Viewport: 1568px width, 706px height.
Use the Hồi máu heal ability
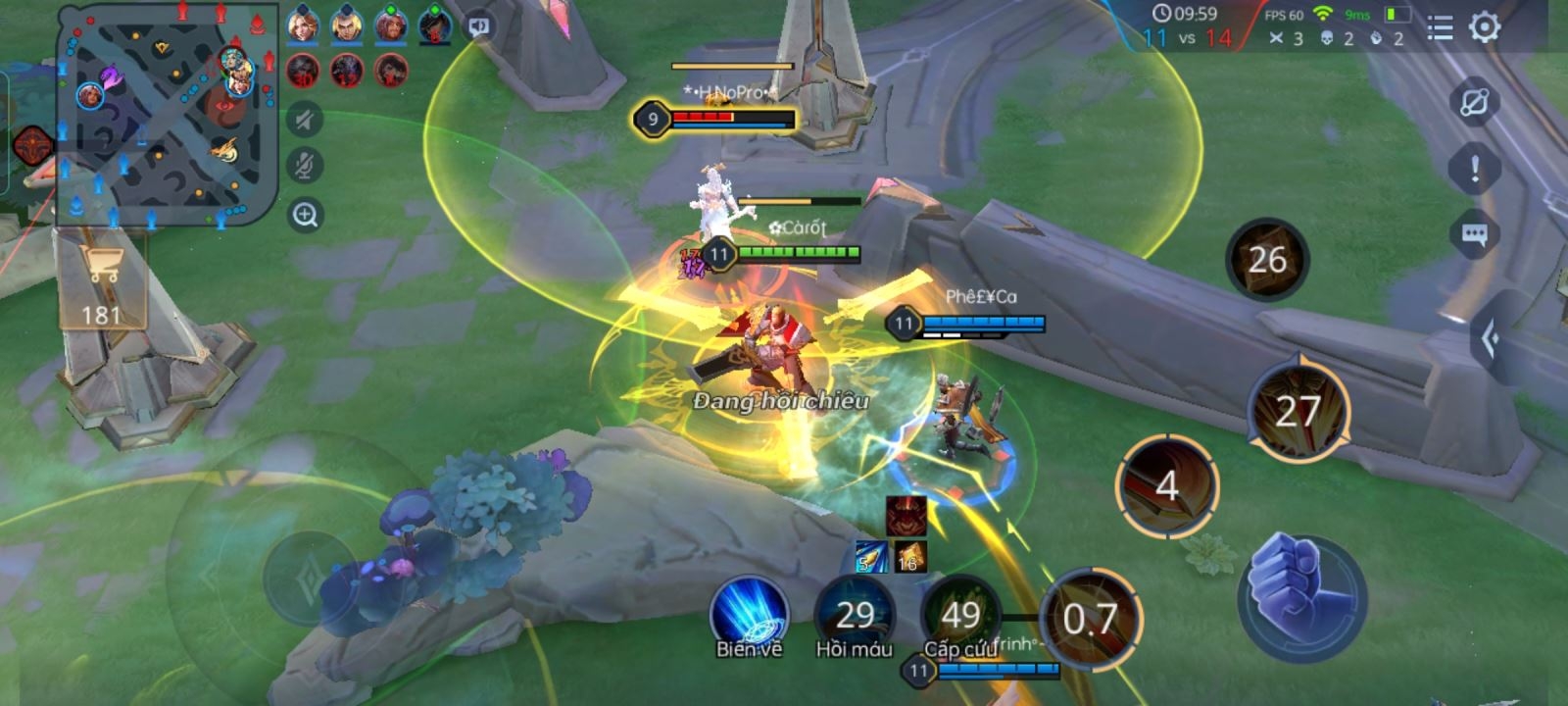855,615
